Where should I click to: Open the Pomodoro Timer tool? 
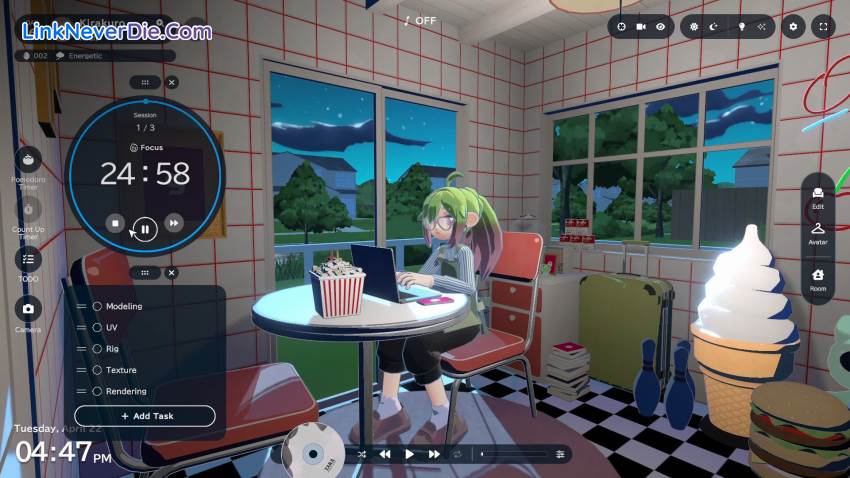(x=29, y=160)
